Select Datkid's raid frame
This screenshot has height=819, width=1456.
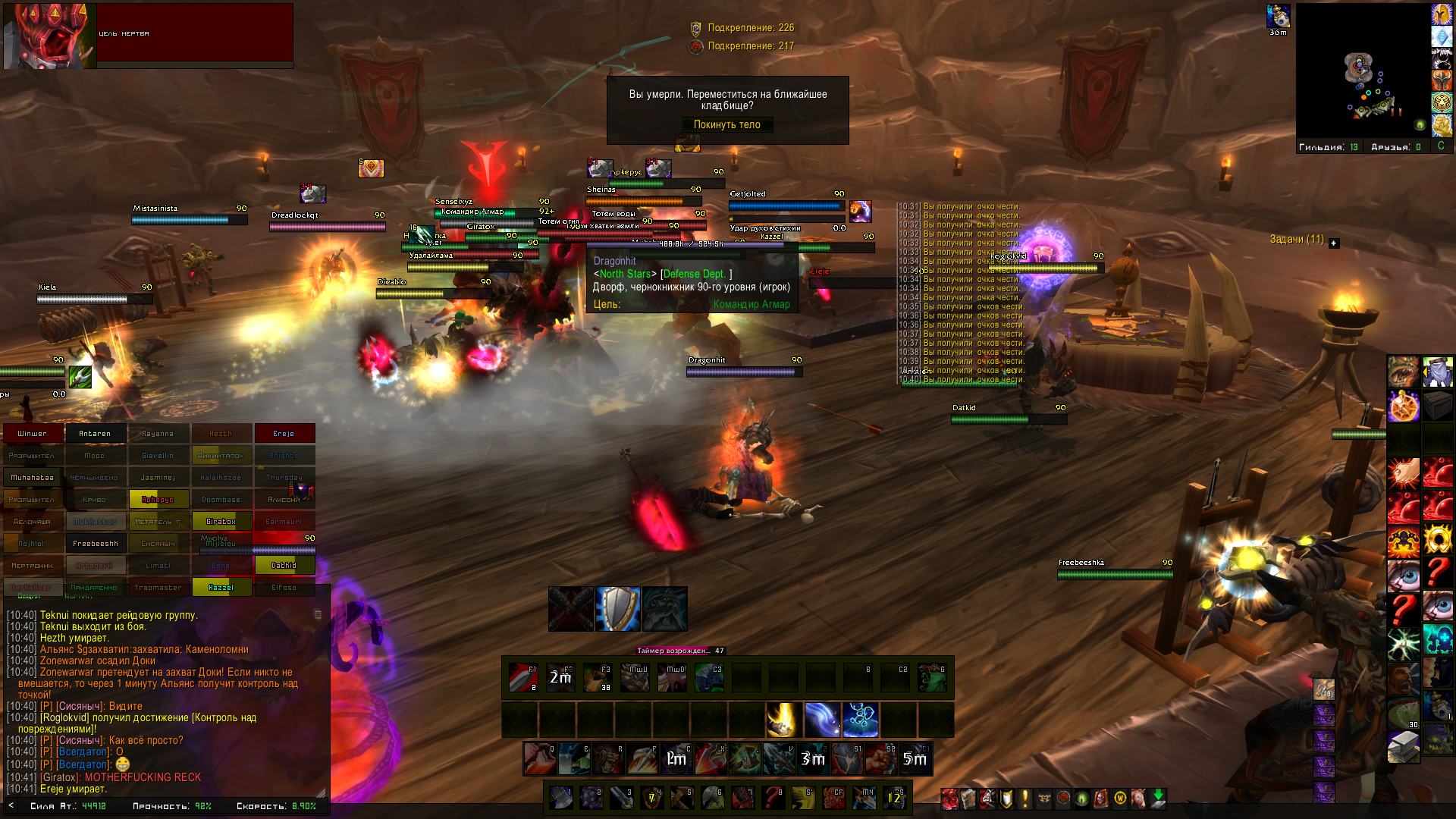point(284,566)
